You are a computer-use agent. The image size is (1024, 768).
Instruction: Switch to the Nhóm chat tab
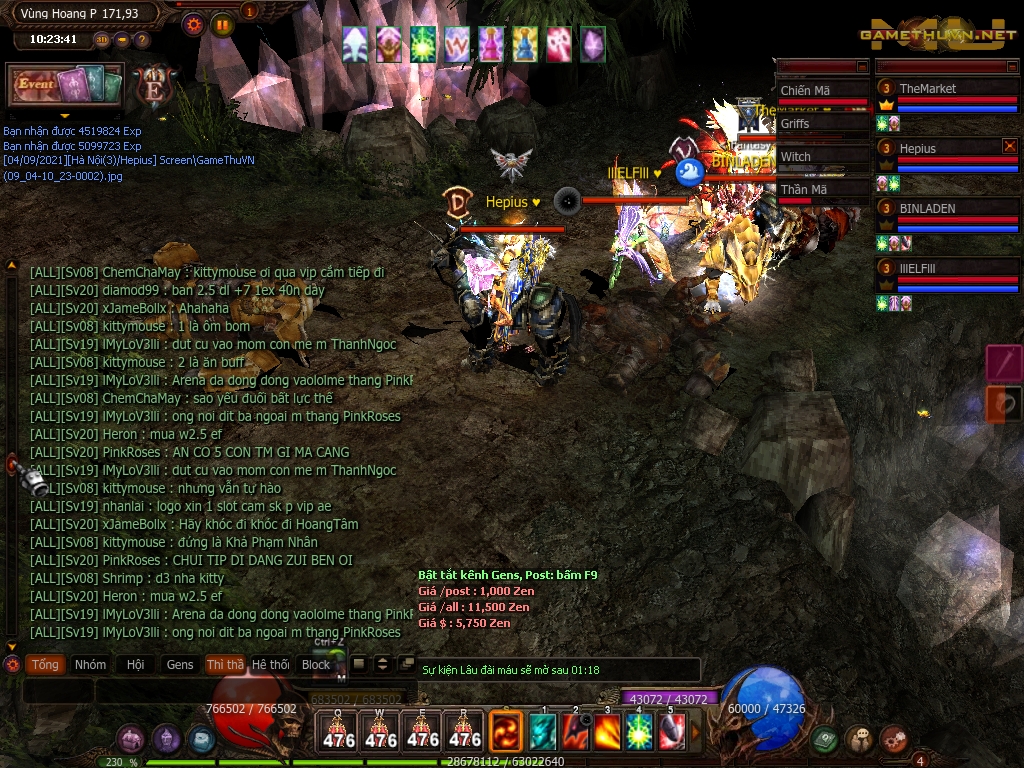tap(90, 664)
